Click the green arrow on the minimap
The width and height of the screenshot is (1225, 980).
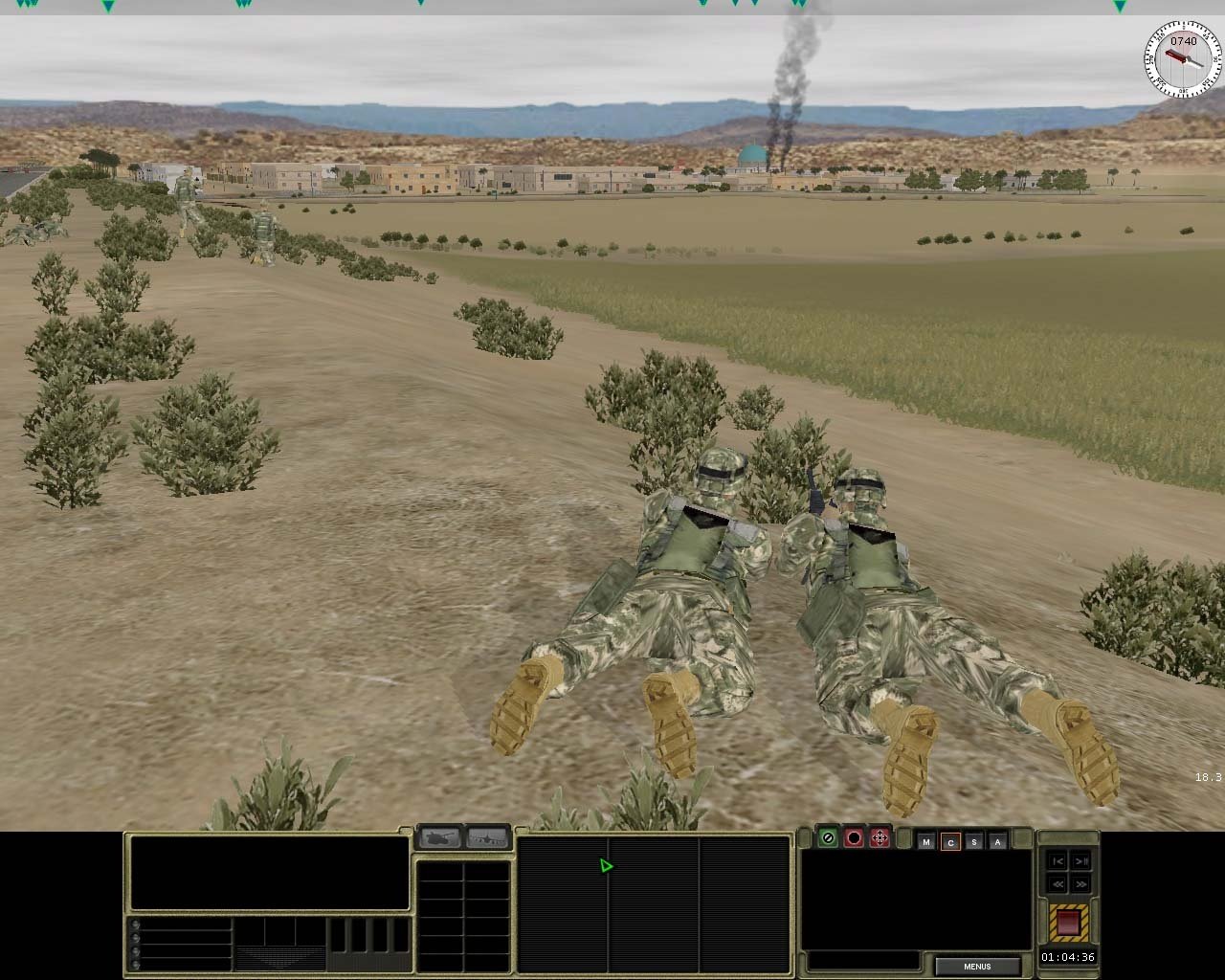(606, 865)
